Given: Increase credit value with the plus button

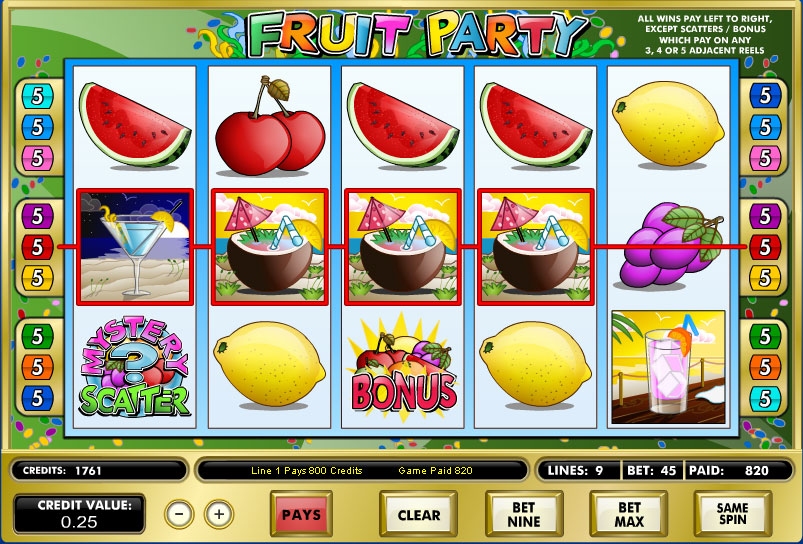Looking at the screenshot, I should coord(219,514).
